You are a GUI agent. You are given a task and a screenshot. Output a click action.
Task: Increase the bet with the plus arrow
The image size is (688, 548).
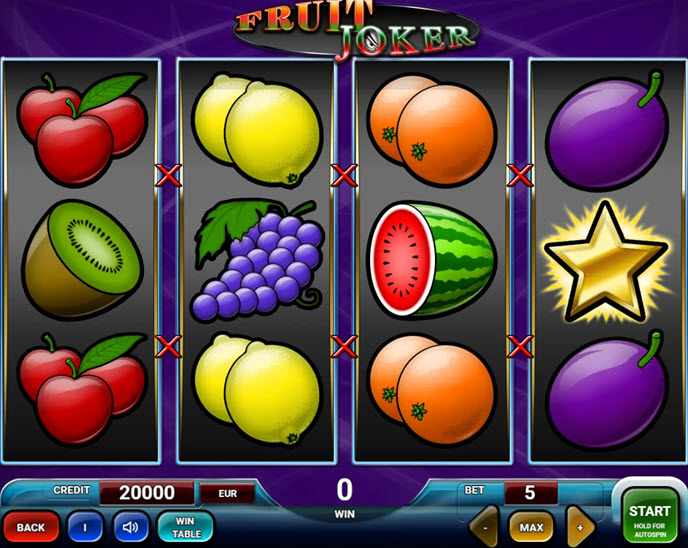(x=580, y=526)
